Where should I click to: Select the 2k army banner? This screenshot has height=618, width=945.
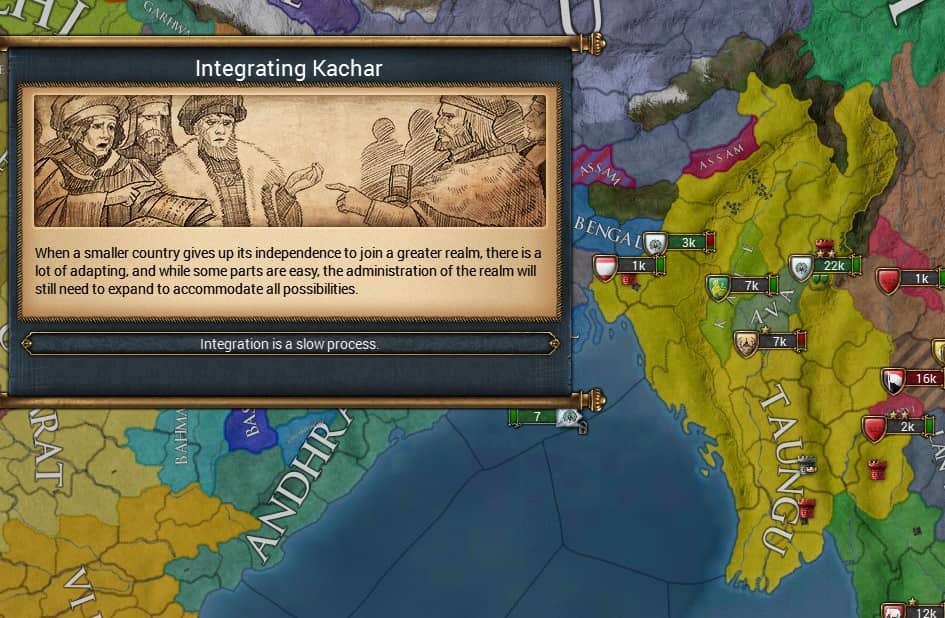coord(906,427)
